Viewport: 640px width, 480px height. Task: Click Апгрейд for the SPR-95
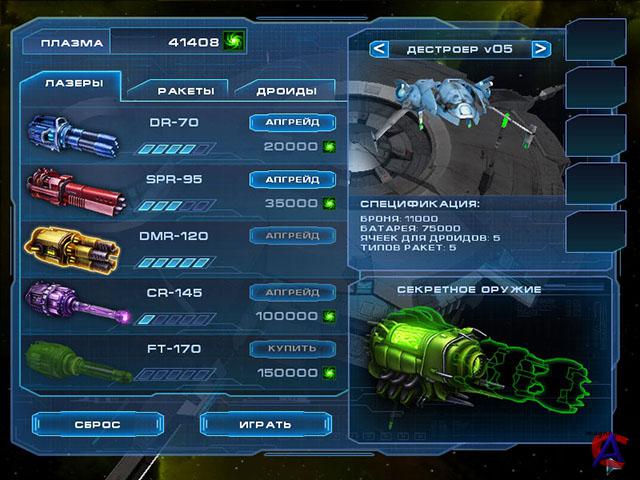[292, 180]
